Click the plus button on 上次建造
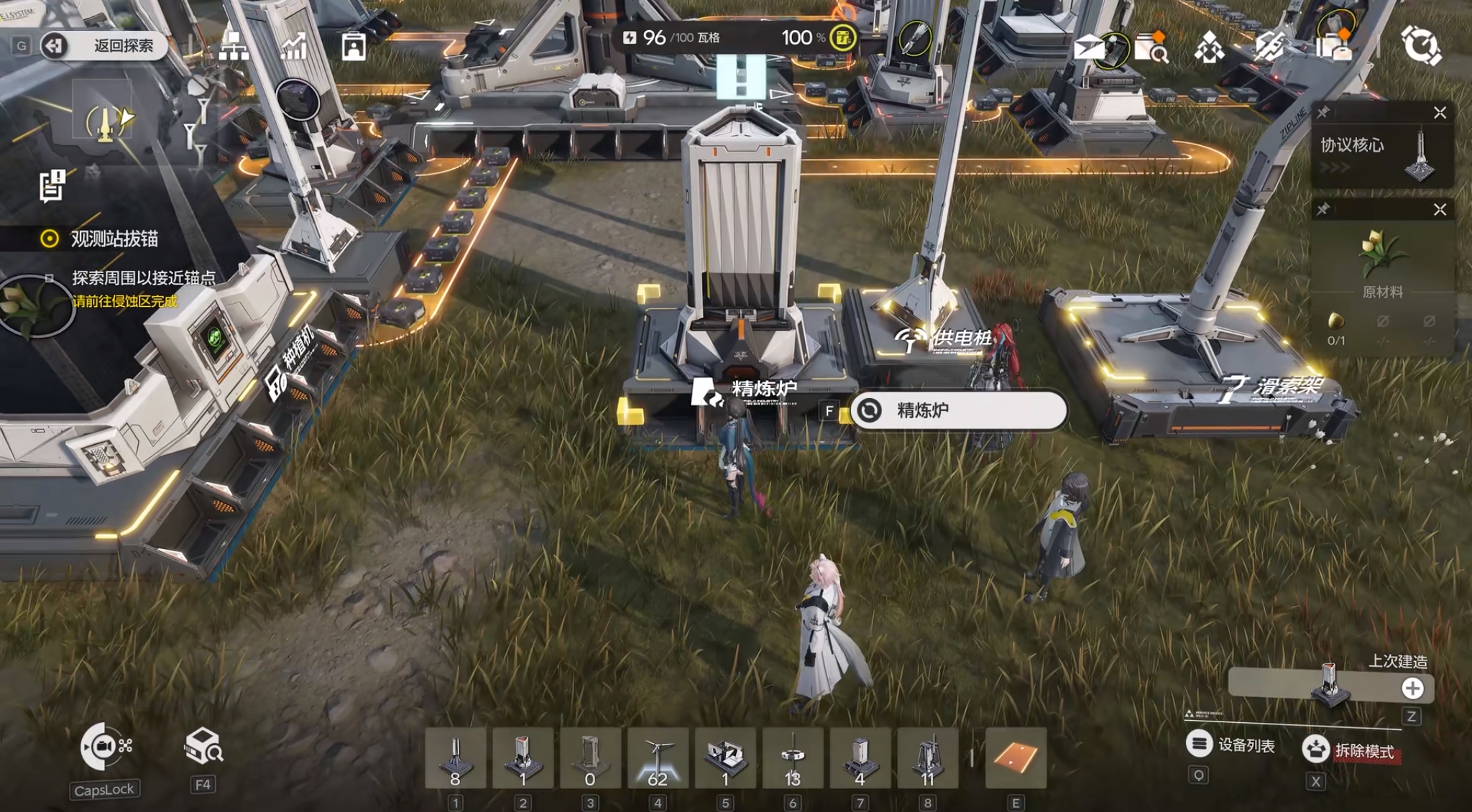This screenshot has width=1472, height=812. coord(1412,688)
